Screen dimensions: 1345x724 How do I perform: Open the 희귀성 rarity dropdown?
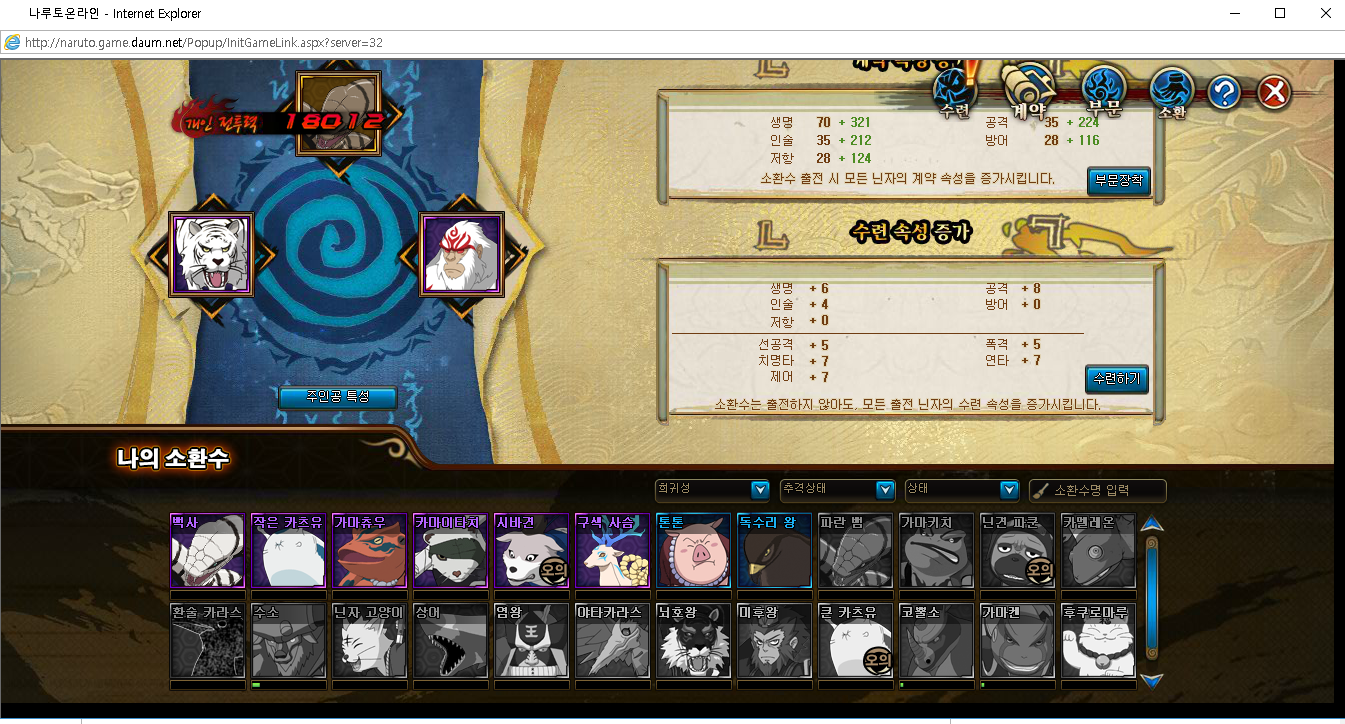(x=711, y=489)
